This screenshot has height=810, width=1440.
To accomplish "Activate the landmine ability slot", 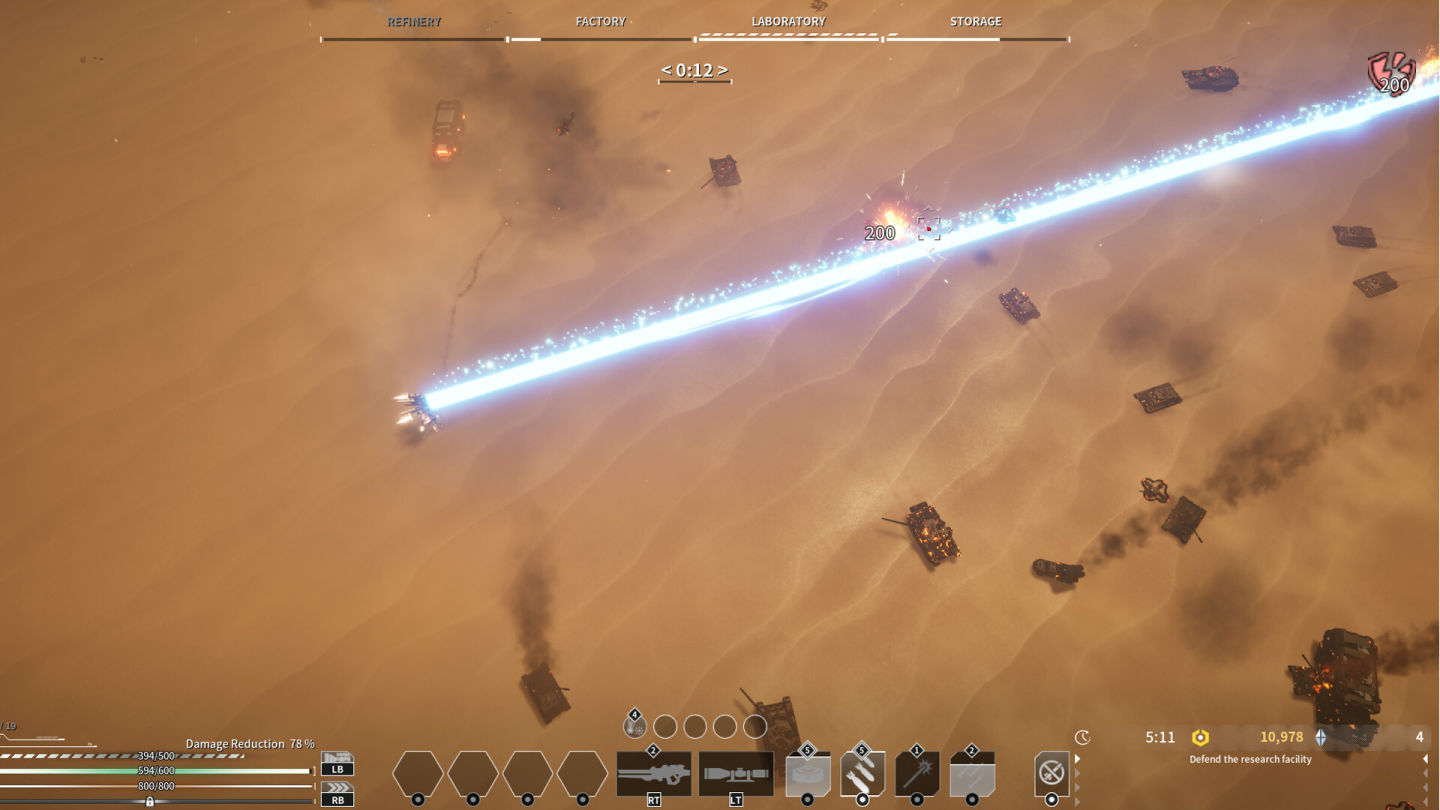I will click(x=808, y=775).
